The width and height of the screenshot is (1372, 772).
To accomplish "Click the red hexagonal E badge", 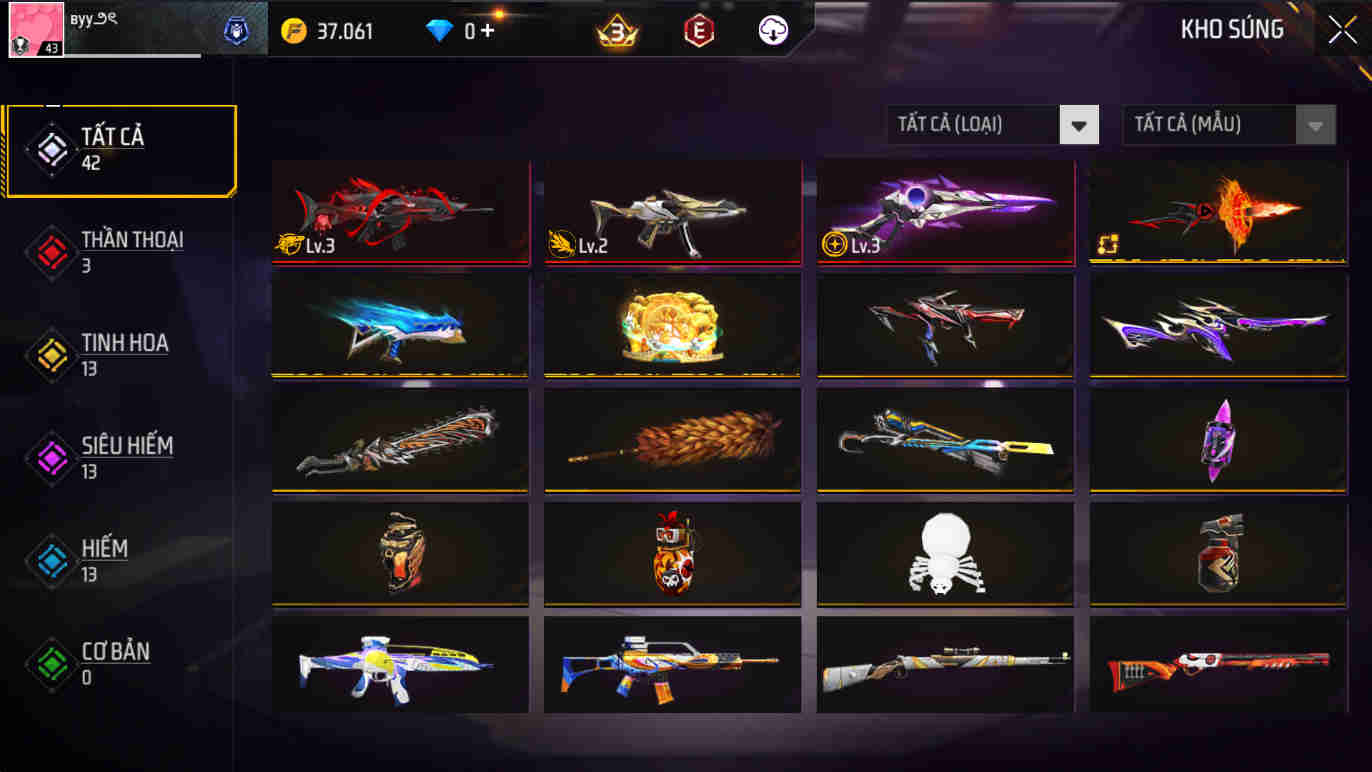I will coord(698,30).
